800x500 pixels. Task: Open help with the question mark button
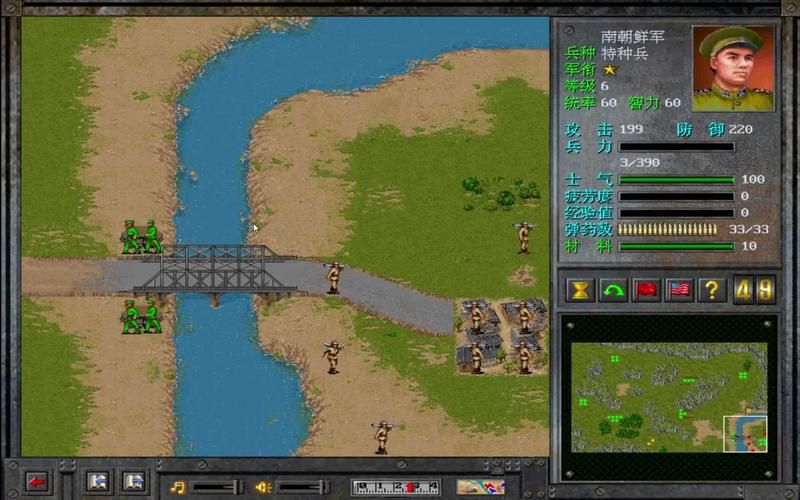712,290
